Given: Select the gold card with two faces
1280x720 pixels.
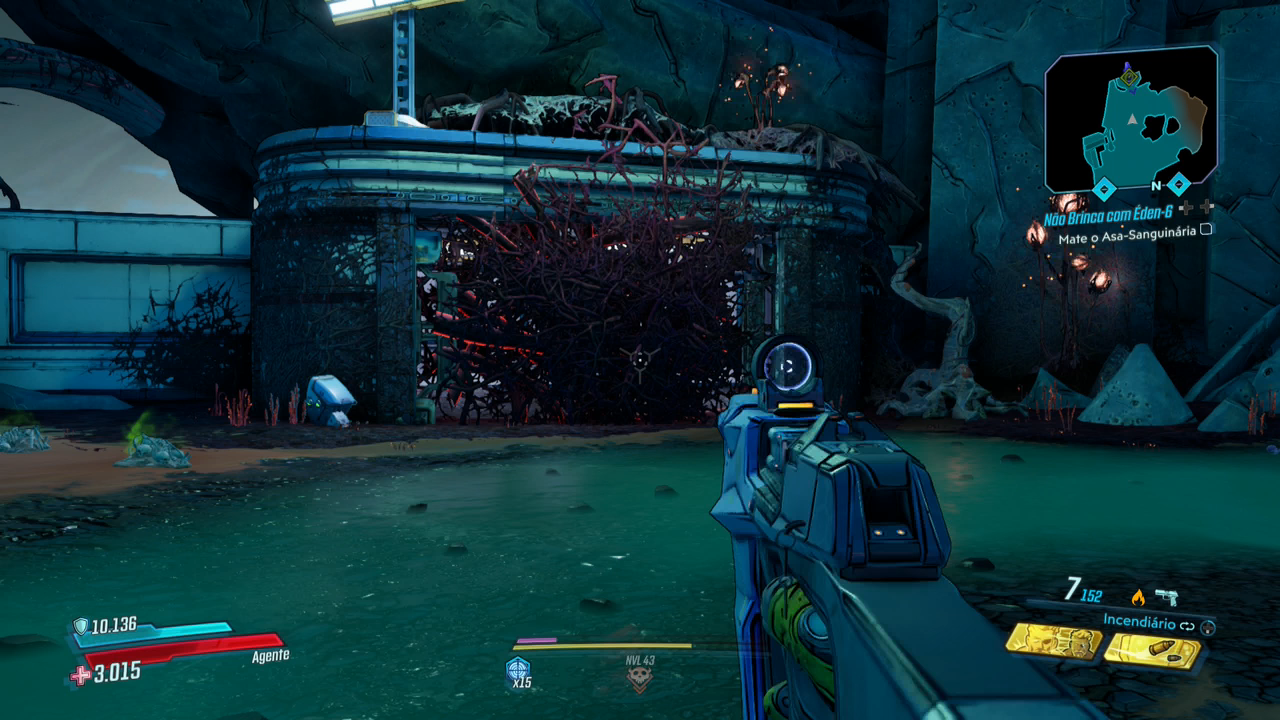Looking at the screenshot, I should 1053,641.
